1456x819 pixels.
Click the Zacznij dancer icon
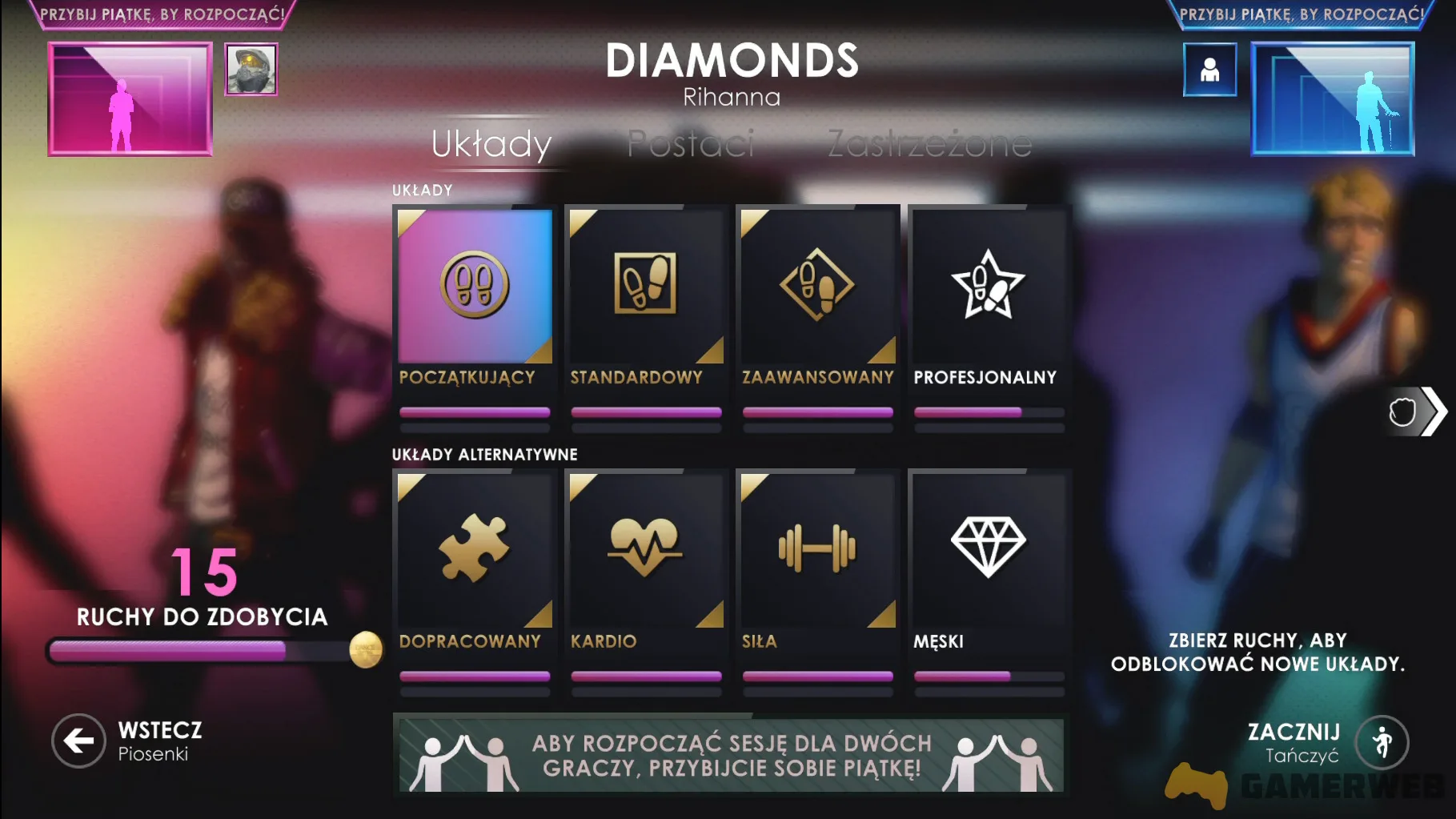click(1384, 741)
